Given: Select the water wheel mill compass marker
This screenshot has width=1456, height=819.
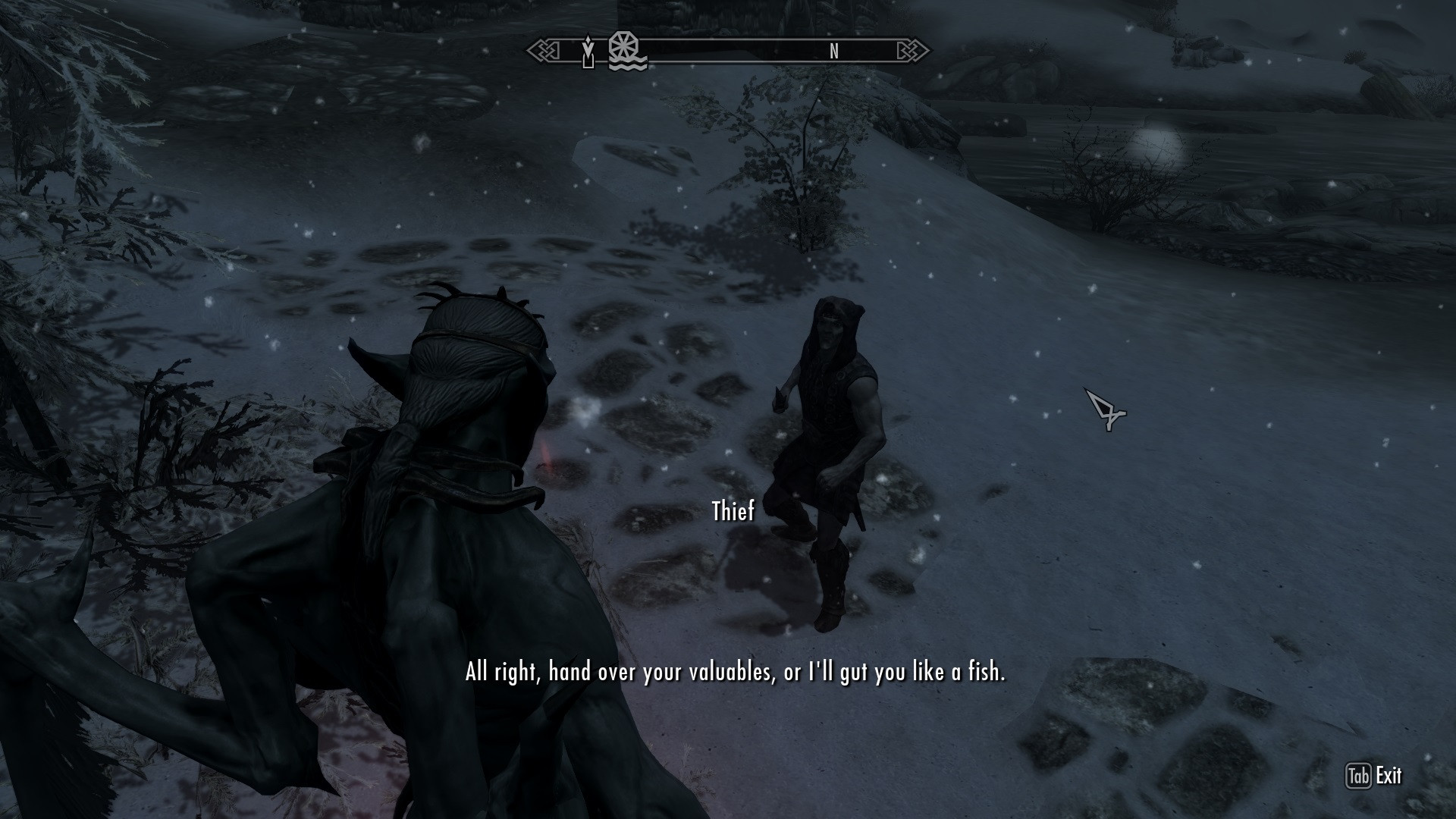Looking at the screenshot, I should pos(627,51).
